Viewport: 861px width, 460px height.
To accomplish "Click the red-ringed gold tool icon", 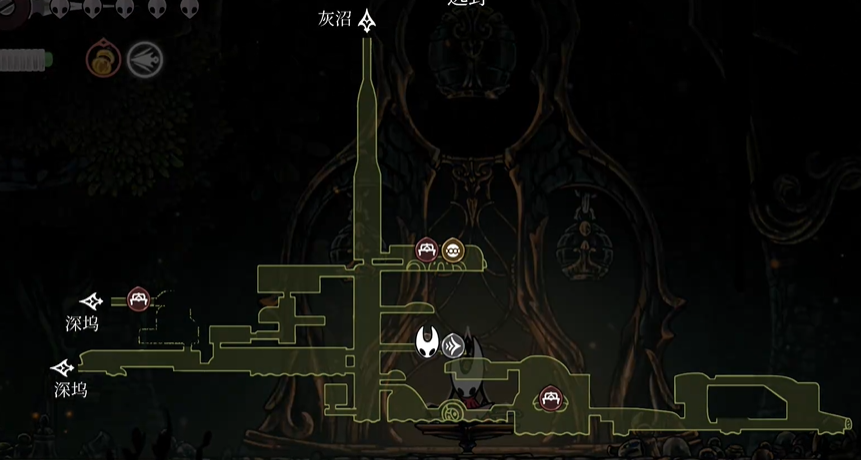I will click(x=103, y=59).
